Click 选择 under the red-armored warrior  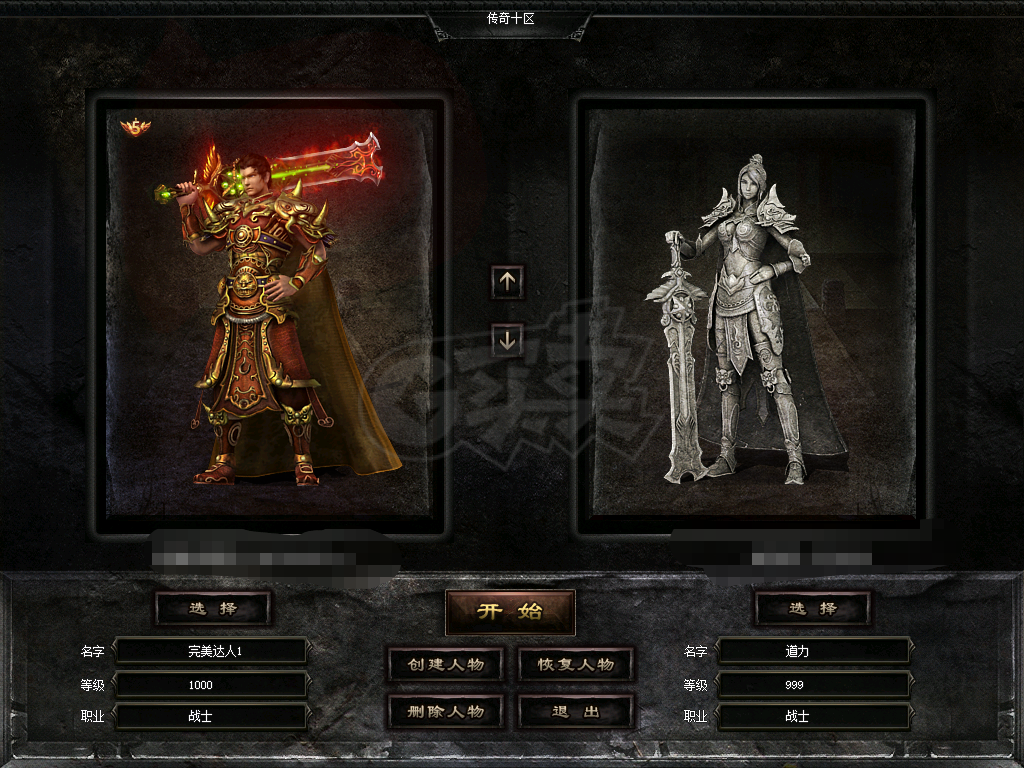pos(213,608)
